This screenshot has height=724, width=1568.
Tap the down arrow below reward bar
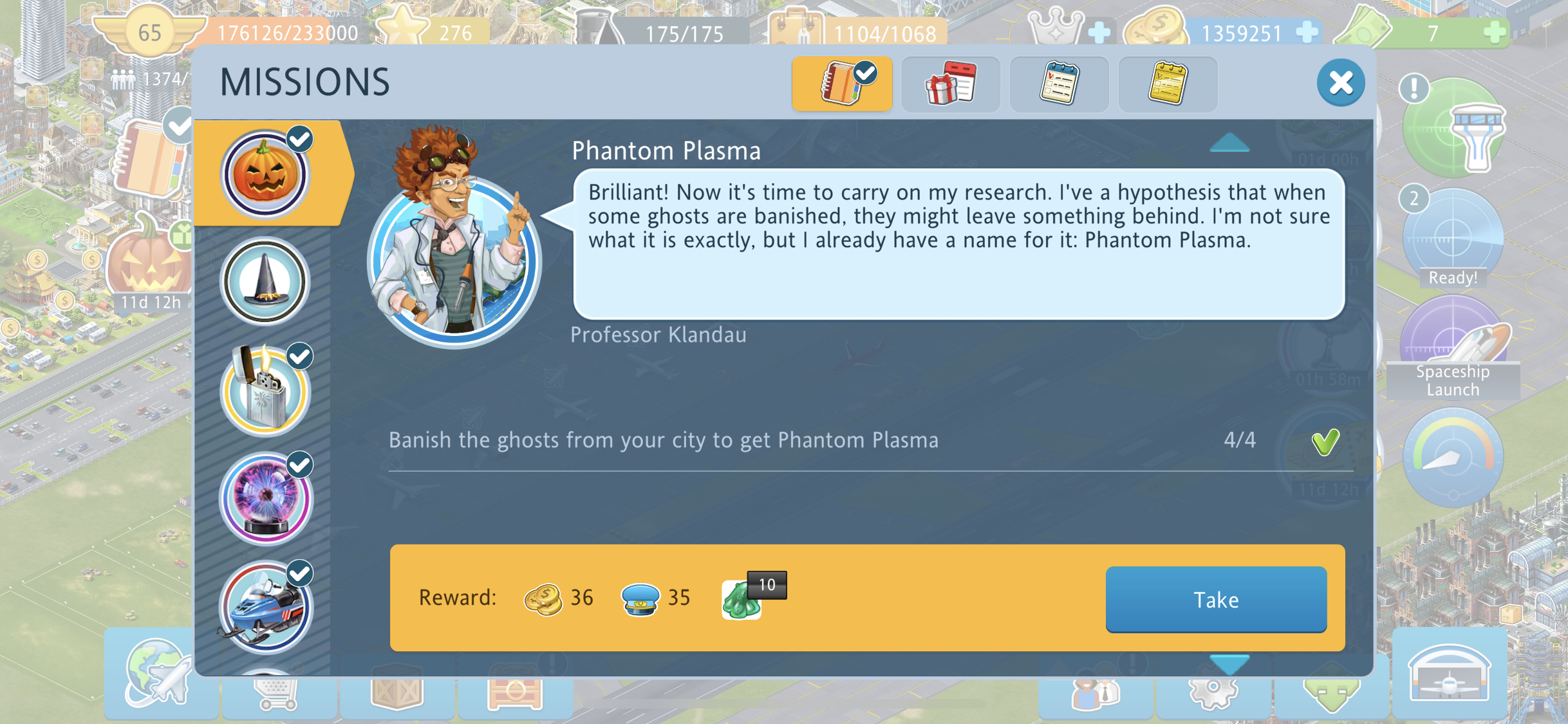[1229, 664]
